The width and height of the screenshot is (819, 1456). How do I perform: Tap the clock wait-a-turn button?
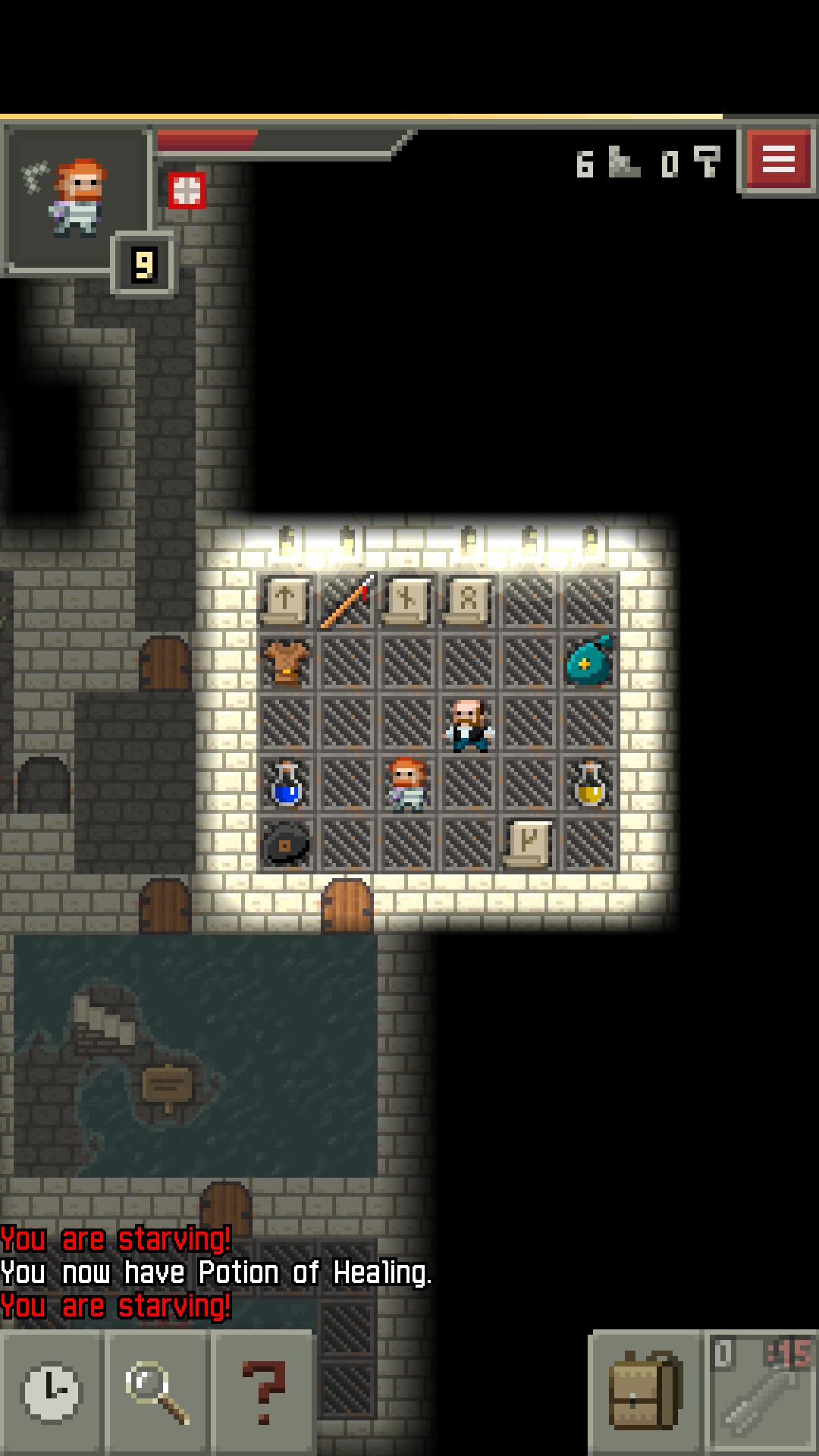pyautogui.click(x=52, y=1392)
